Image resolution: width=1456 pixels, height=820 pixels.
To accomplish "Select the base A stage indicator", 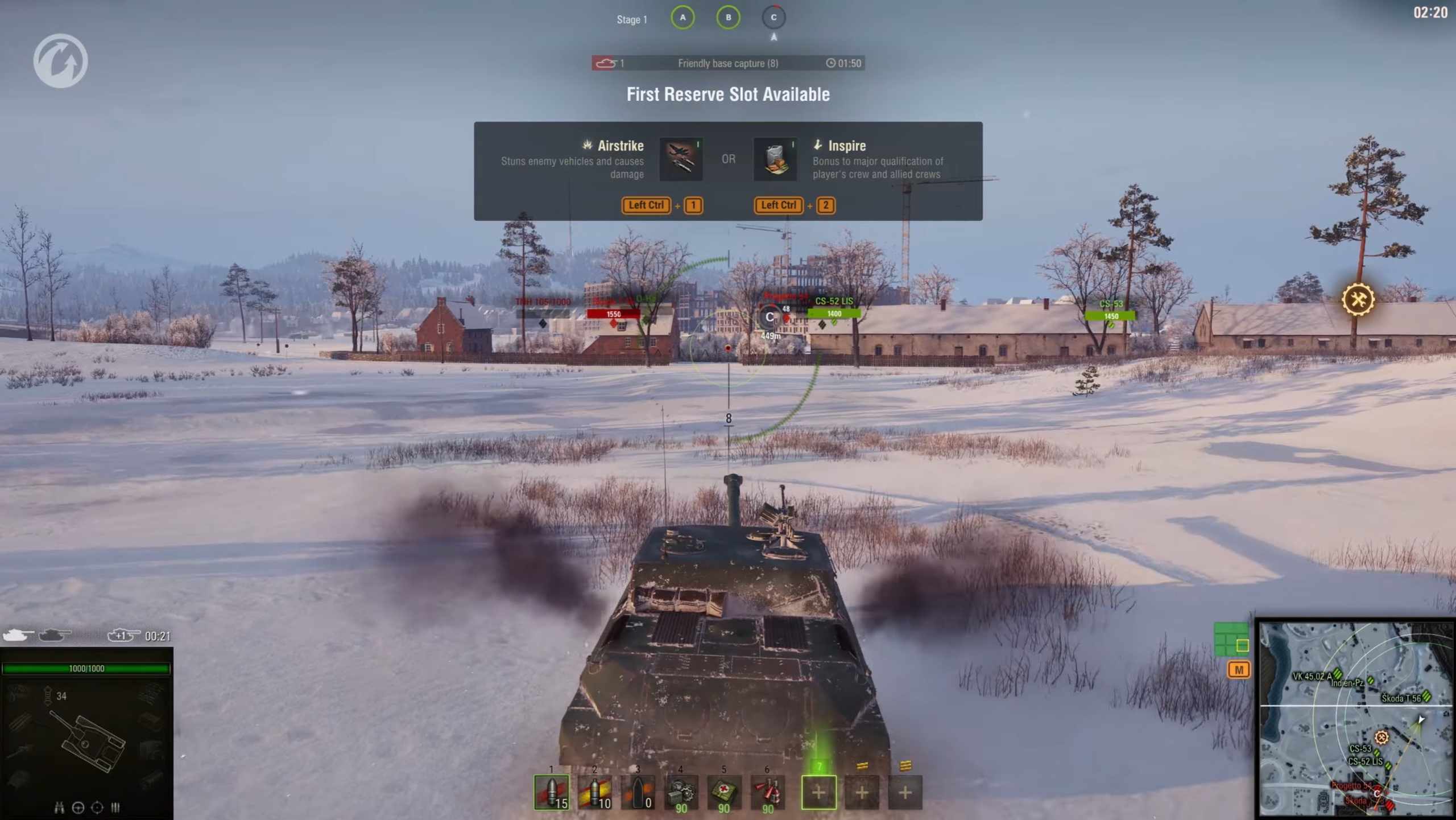I will click(x=682, y=18).
